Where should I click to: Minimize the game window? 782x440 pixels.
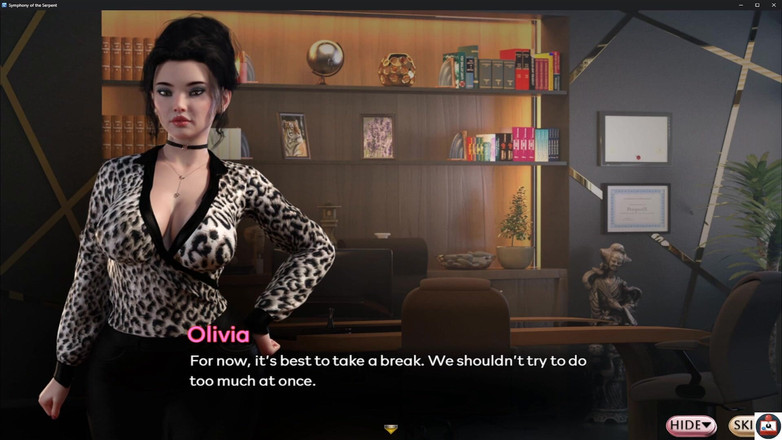[741, 5]
